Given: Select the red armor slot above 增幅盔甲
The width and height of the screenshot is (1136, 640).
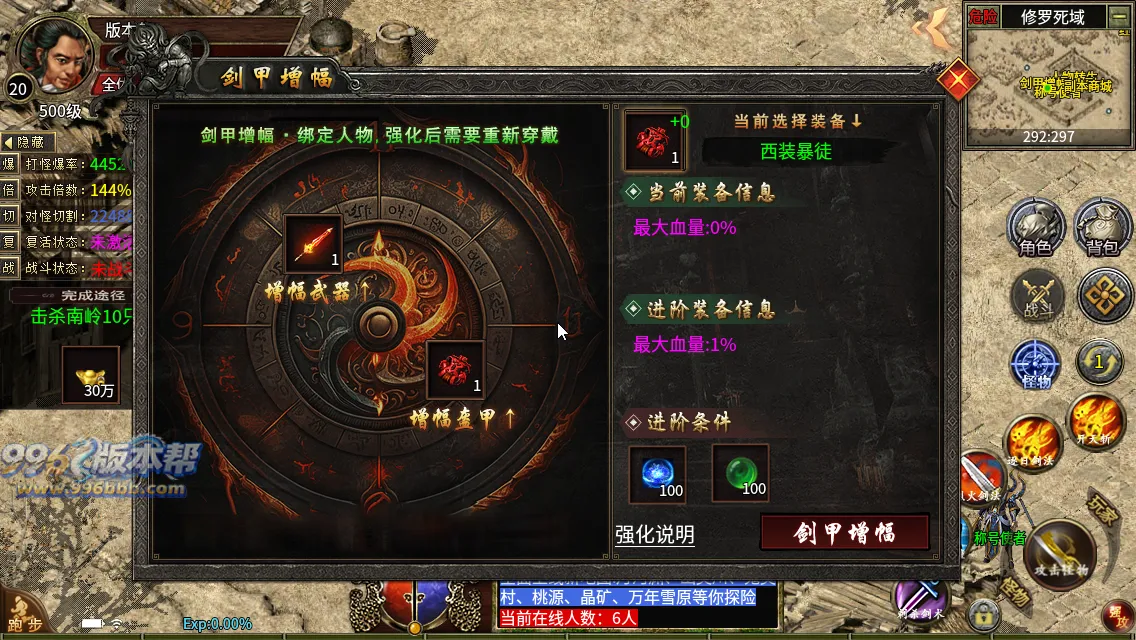Looking at the screenshot, I should [x=455, y=370].
